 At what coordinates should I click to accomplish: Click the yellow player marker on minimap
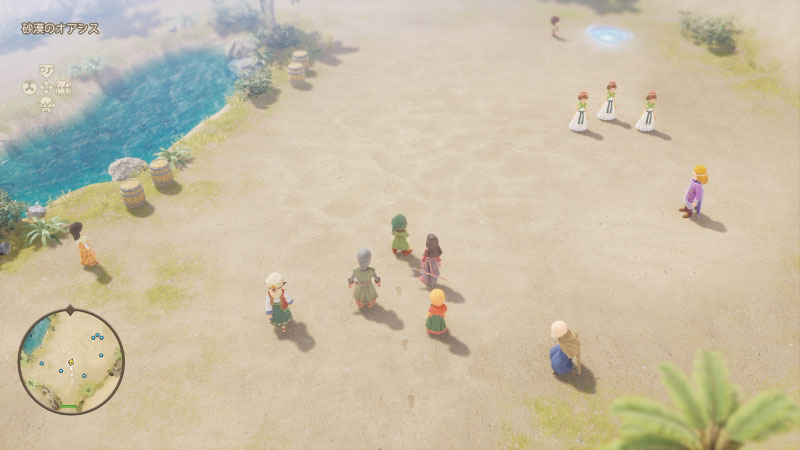(71, 360)
